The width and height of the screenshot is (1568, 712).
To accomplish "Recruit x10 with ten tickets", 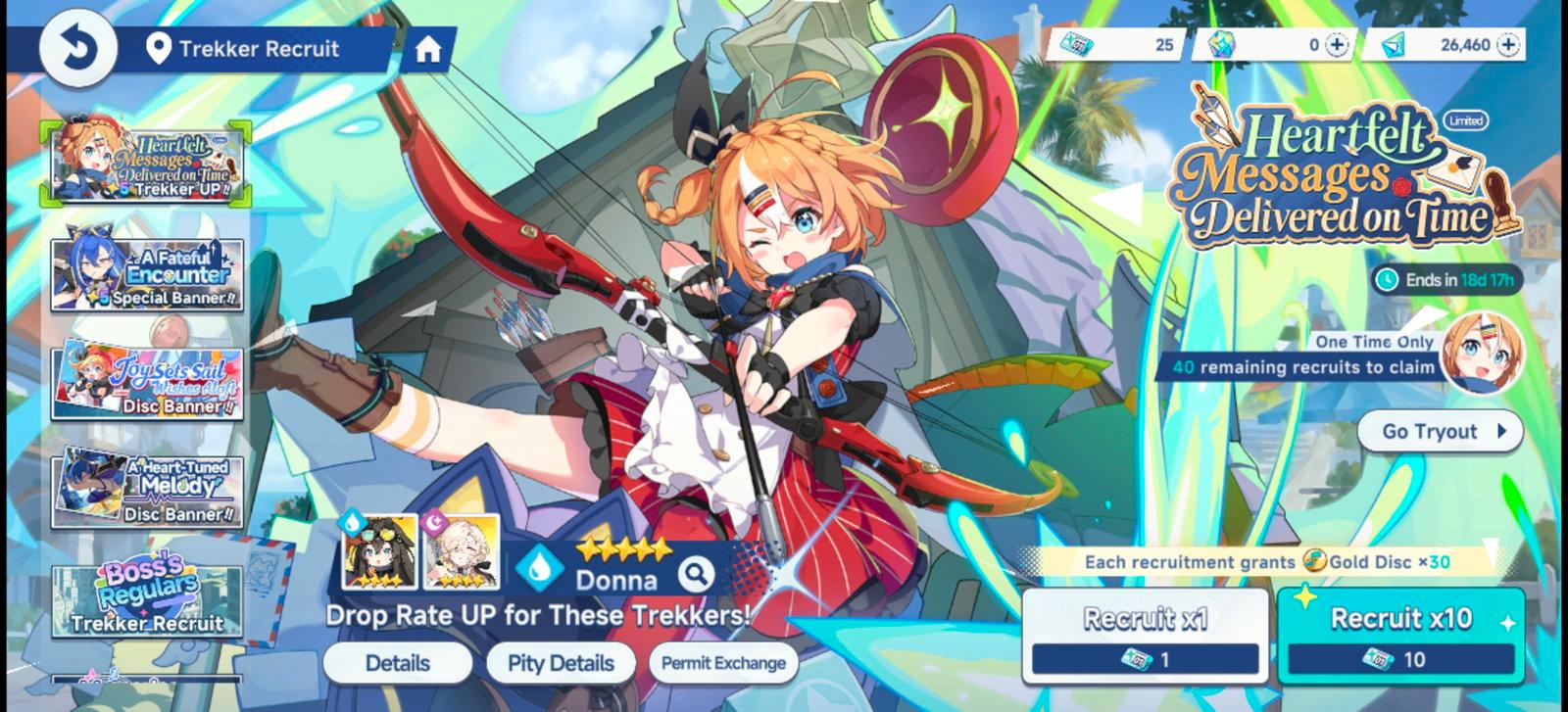I will [1400, 635].
